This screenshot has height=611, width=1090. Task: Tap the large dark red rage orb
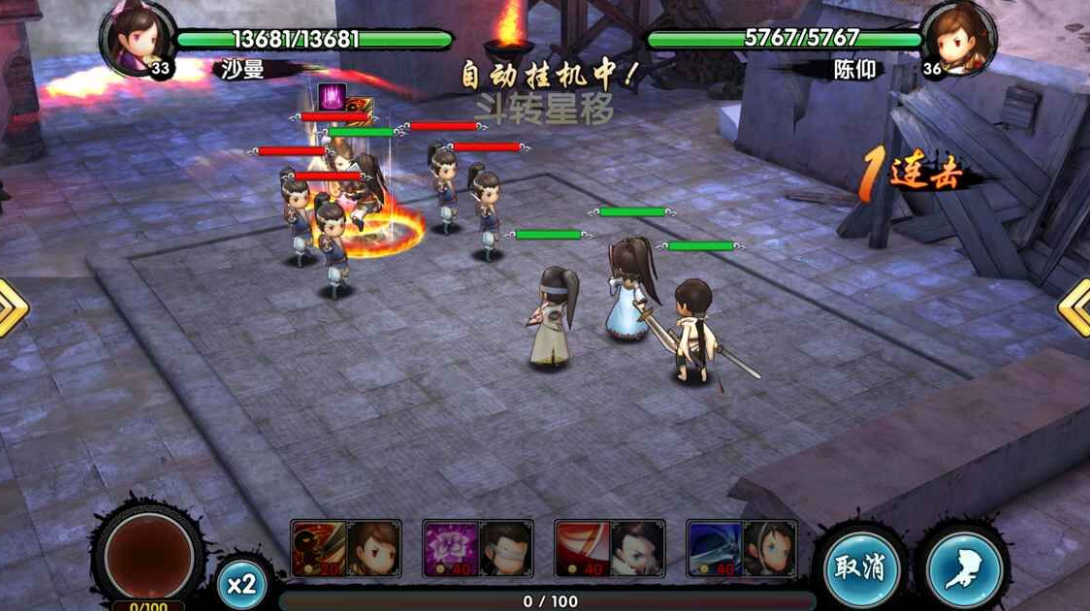pos(148,554)
